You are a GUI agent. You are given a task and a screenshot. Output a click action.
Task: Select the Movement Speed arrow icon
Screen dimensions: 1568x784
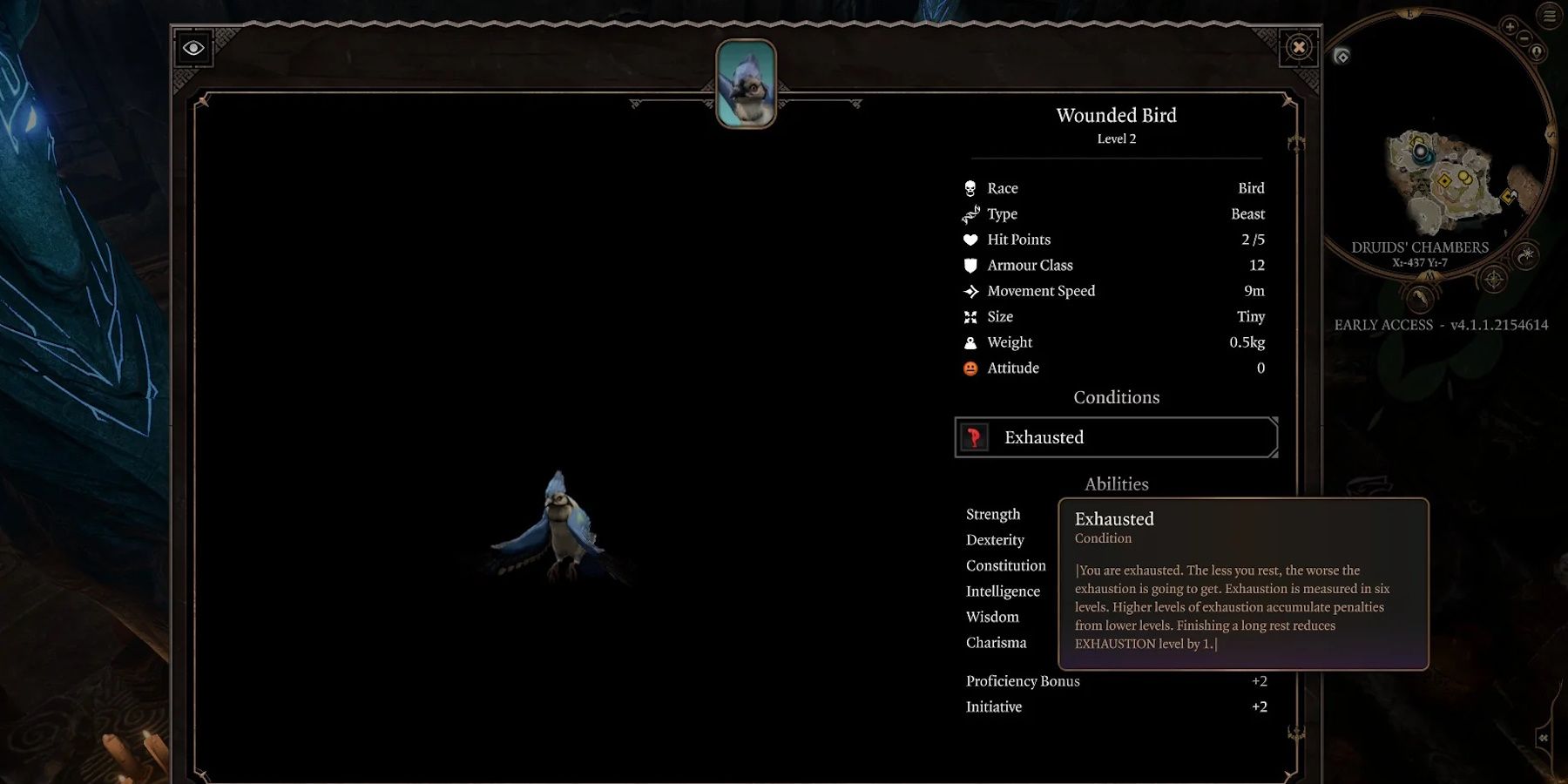pyautogui.click(x=970, y=290)
